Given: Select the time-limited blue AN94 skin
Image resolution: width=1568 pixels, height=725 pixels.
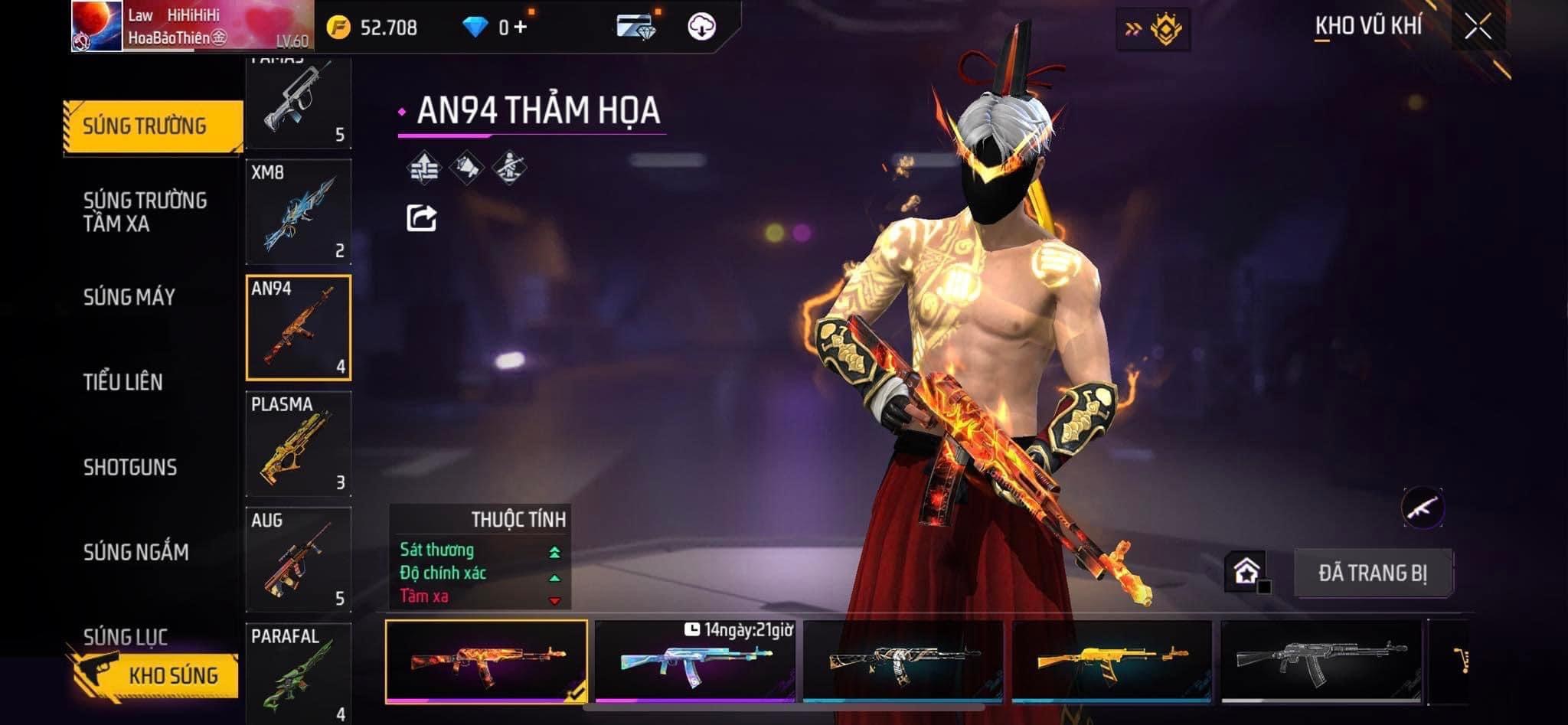Looking at the screenshot, I should tap(694, 661).
